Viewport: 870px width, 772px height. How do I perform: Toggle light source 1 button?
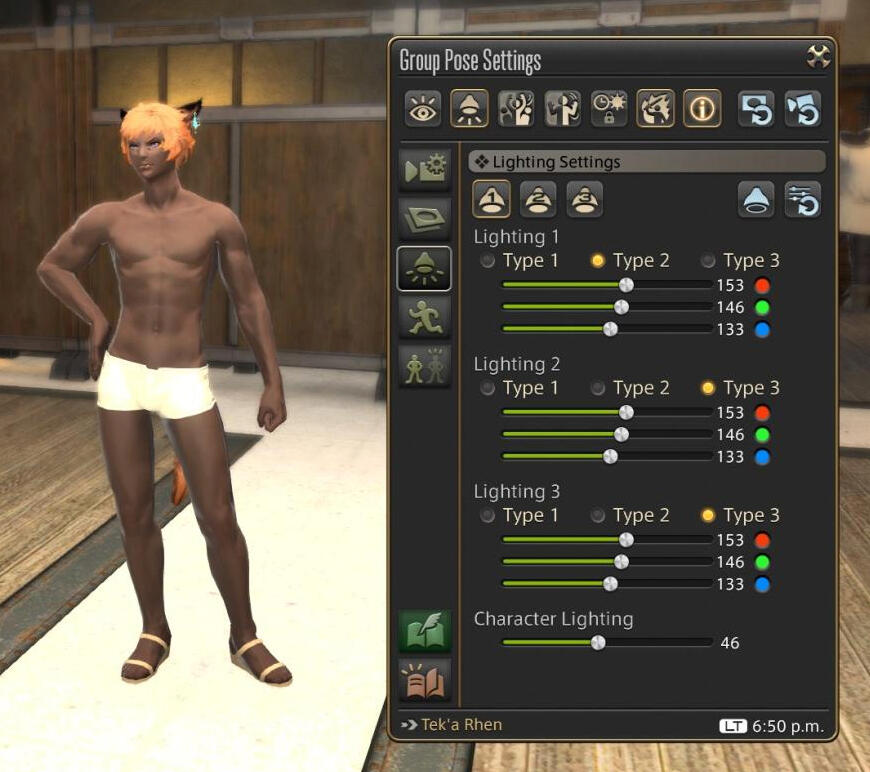(x=491, y=199)
